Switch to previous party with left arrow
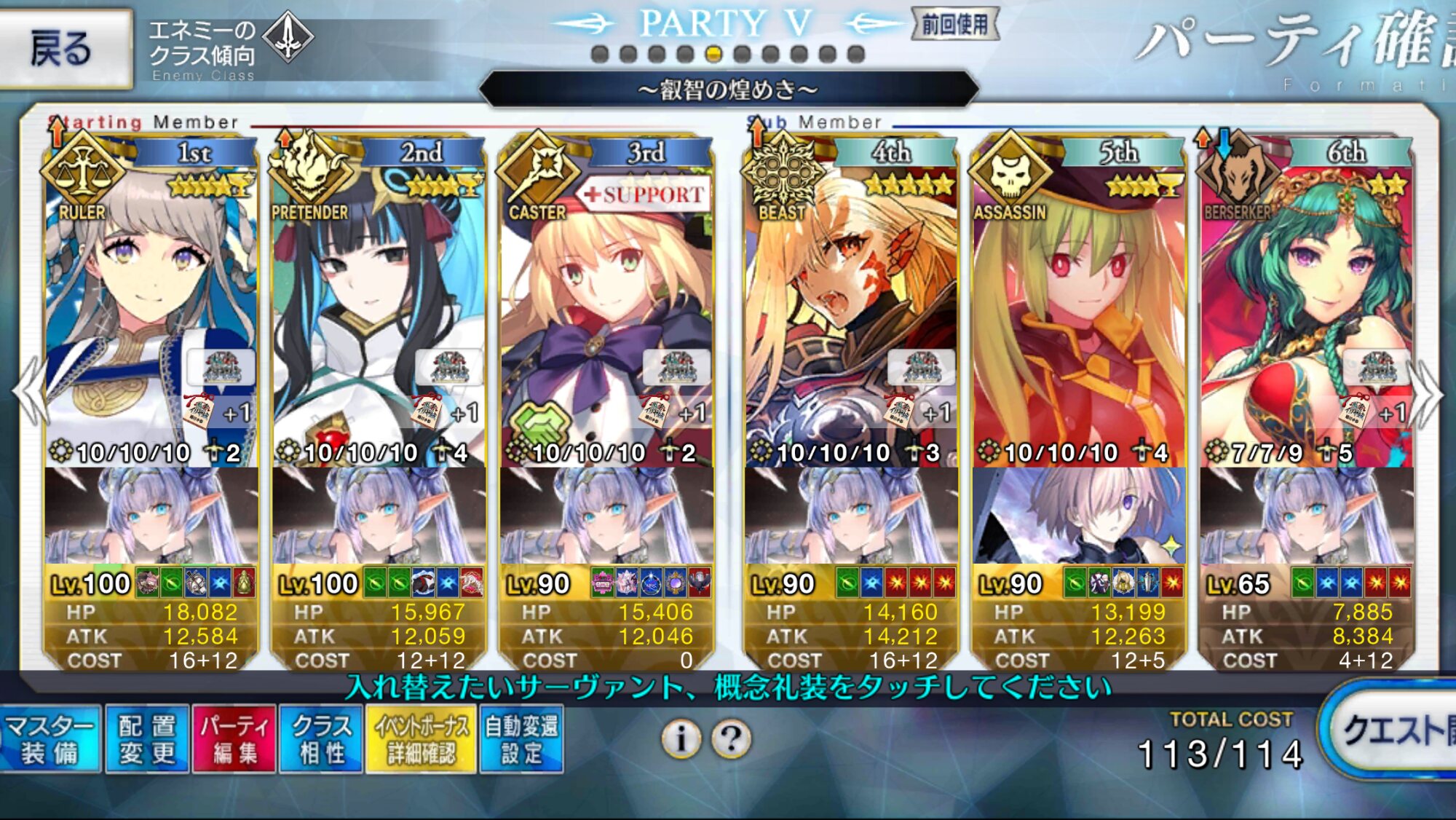This screenshot has width=1456, height=820. tap(29, 393)
